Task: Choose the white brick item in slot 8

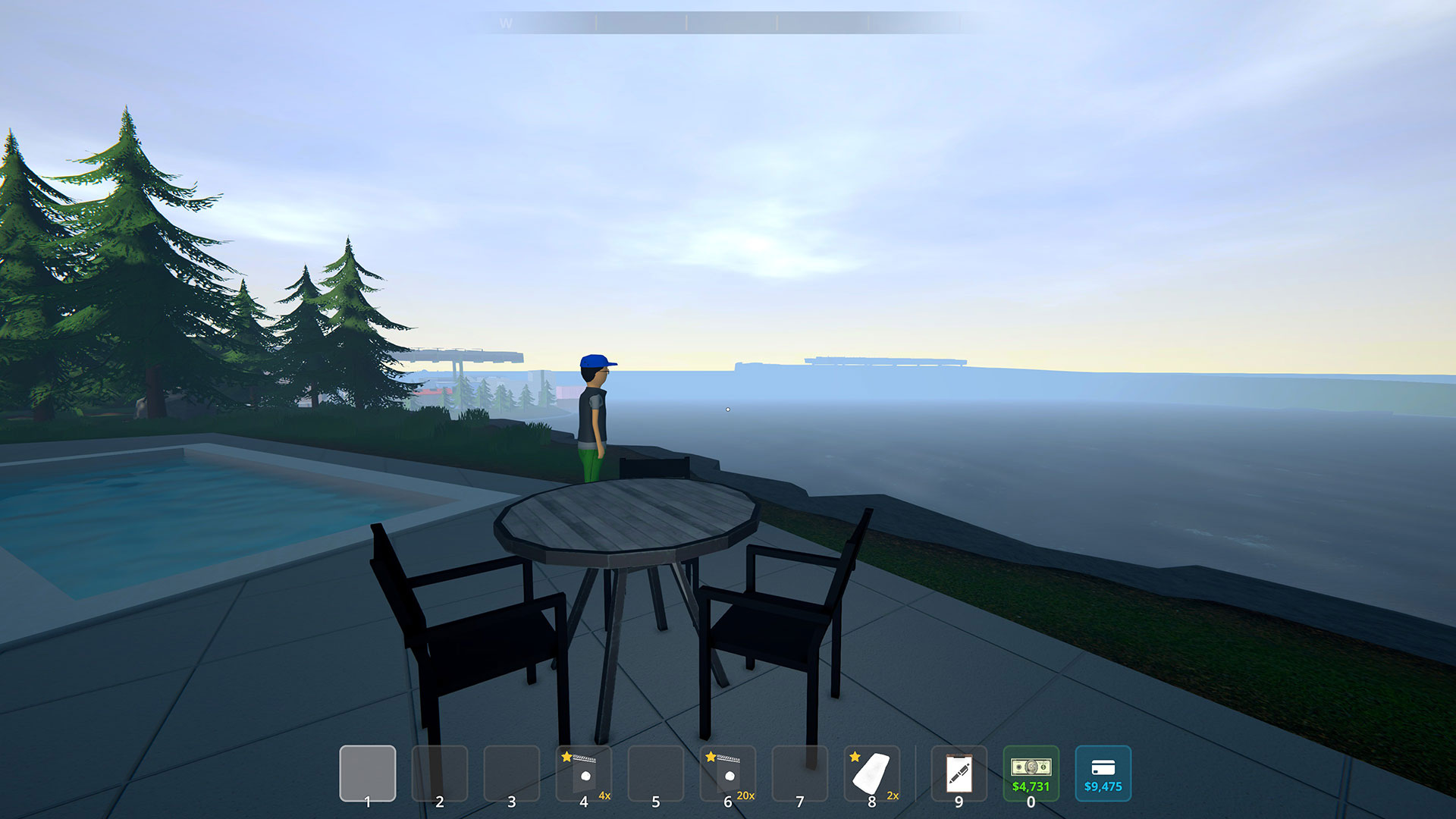Action: pyautogui.click(x=871, y=773)
